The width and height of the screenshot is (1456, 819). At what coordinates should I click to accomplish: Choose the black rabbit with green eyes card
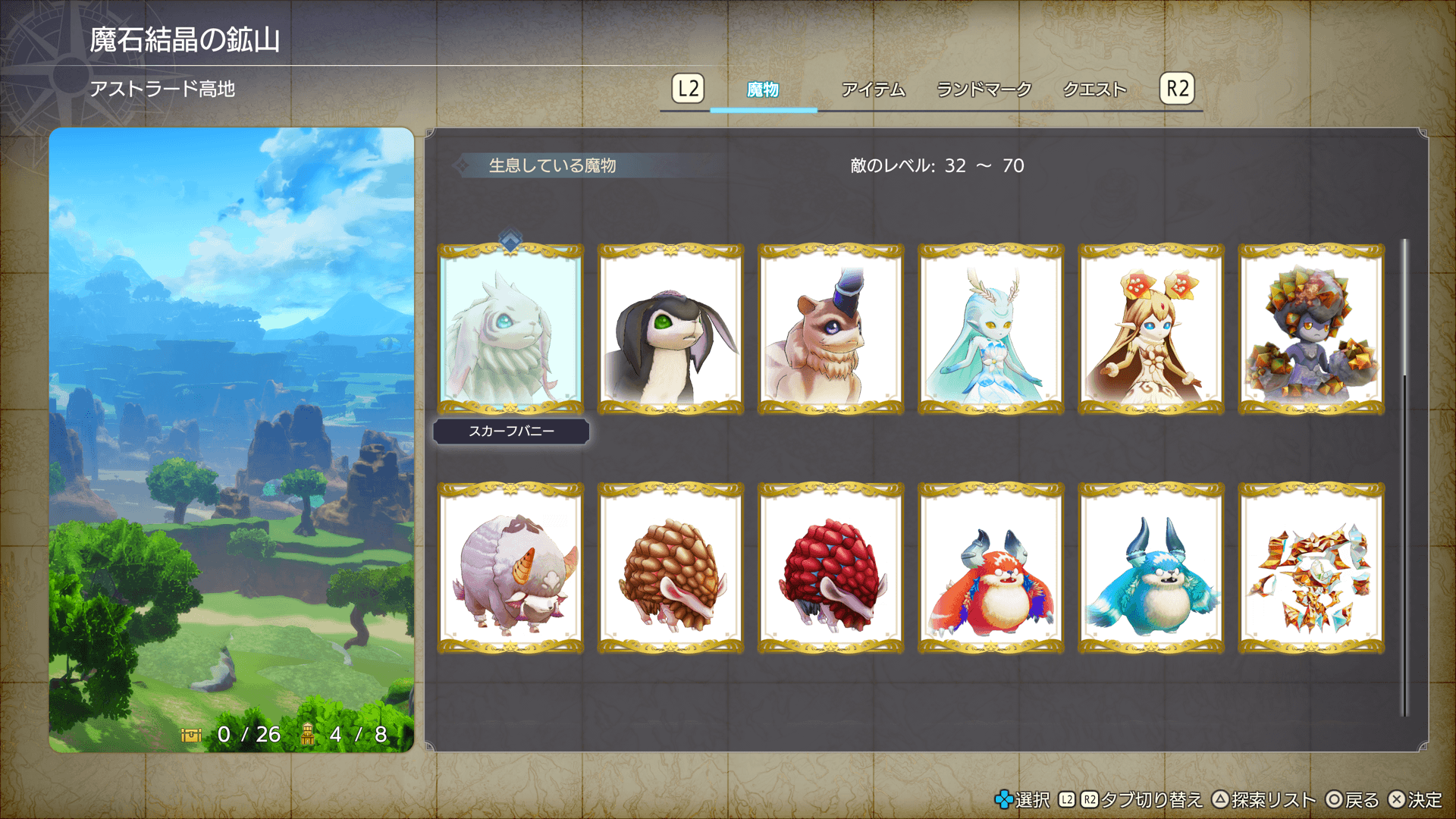[671, 330]
